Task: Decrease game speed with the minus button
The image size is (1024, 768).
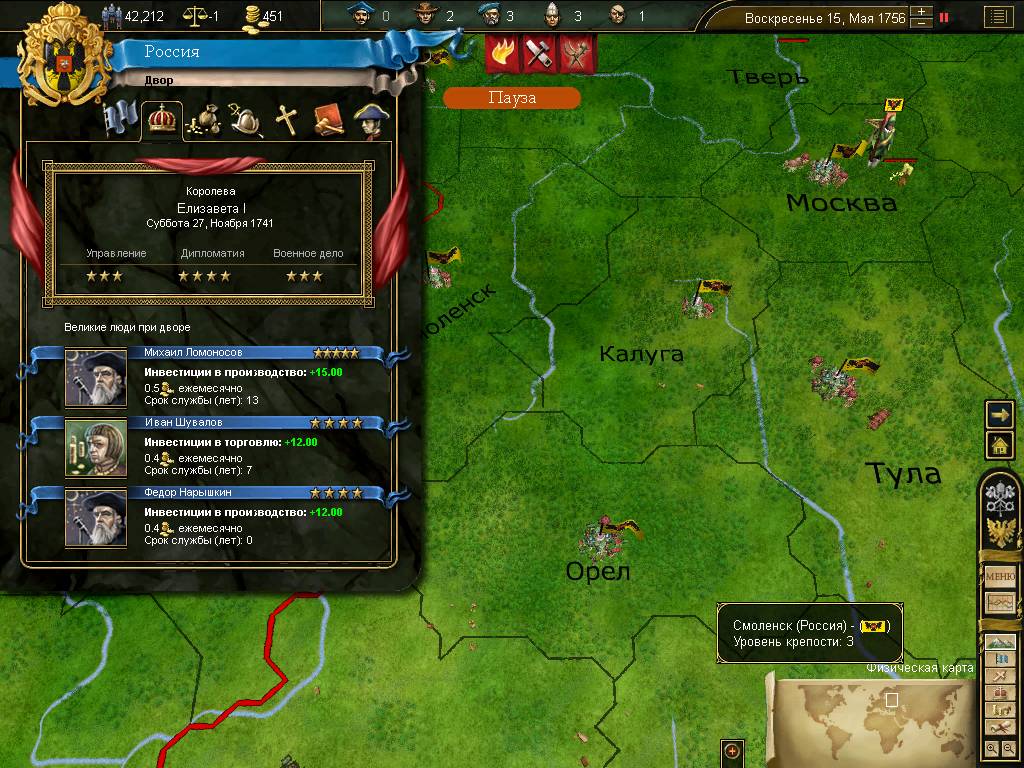Action: (x=922, y=23)
